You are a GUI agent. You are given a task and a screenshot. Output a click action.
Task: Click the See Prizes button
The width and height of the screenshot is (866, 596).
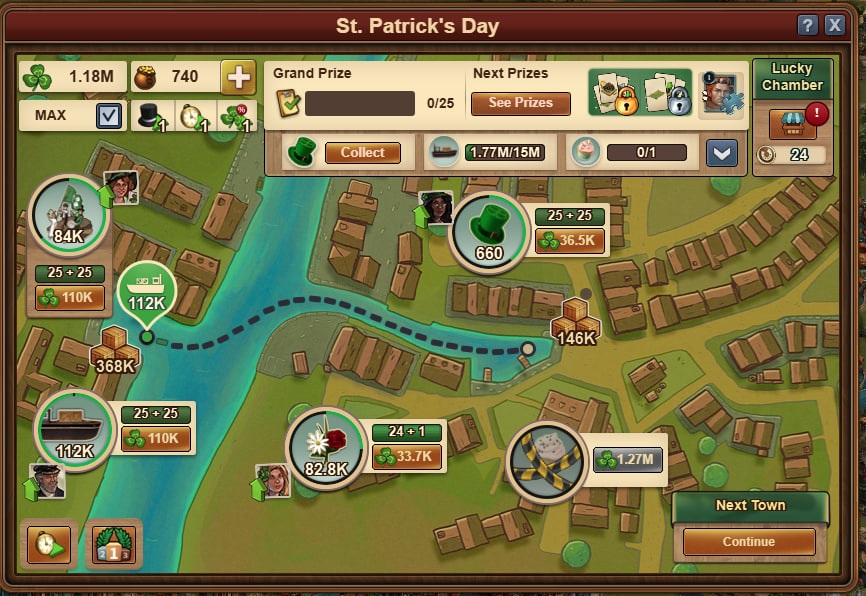(x=520, y=103)
